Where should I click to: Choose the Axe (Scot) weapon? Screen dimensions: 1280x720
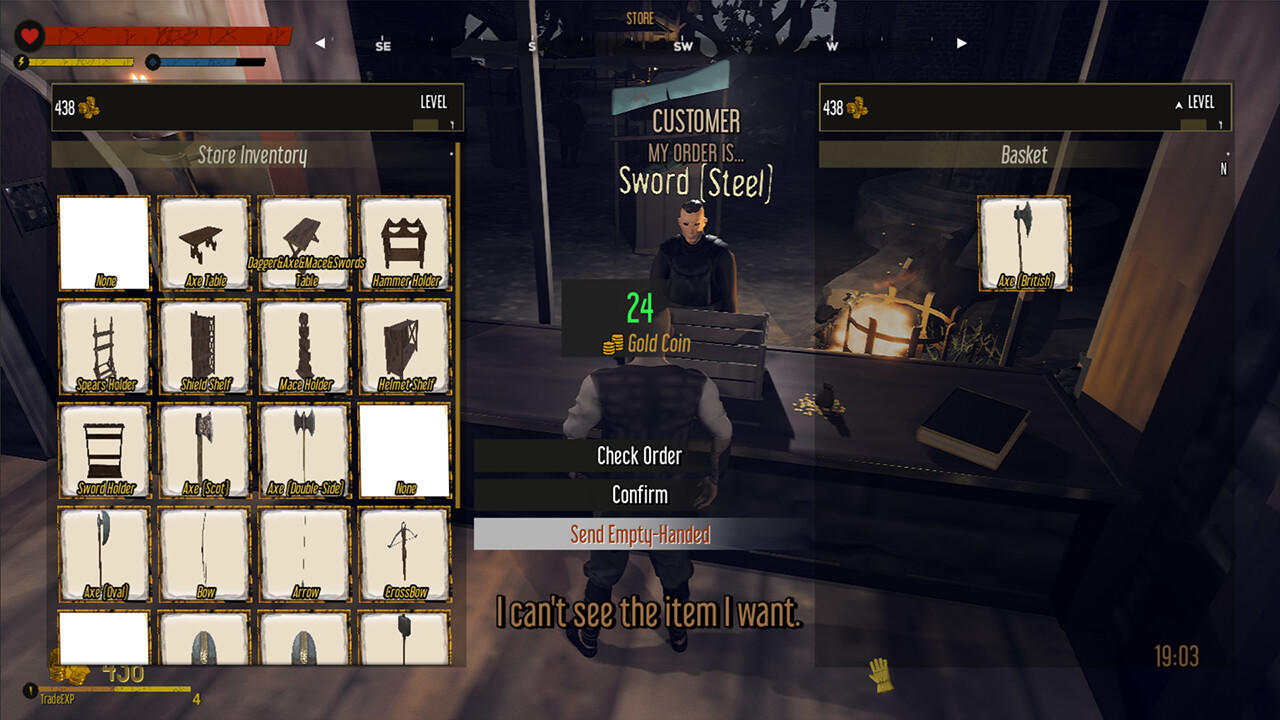click(203, 449)
